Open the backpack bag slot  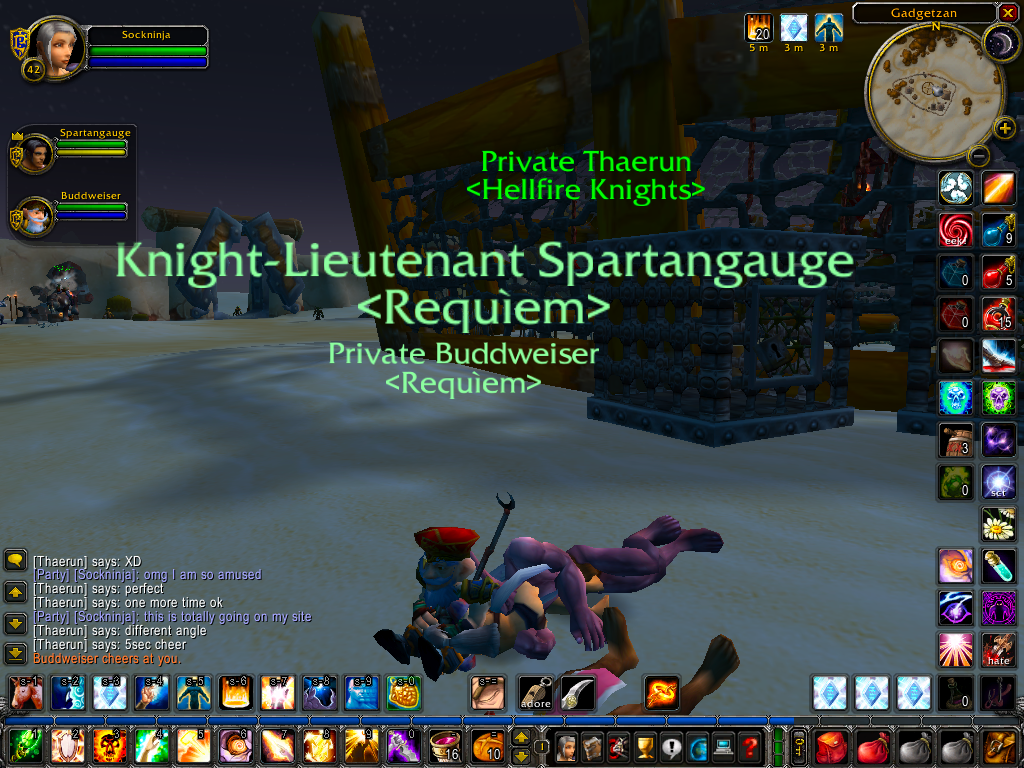(x=1000, y=746)
